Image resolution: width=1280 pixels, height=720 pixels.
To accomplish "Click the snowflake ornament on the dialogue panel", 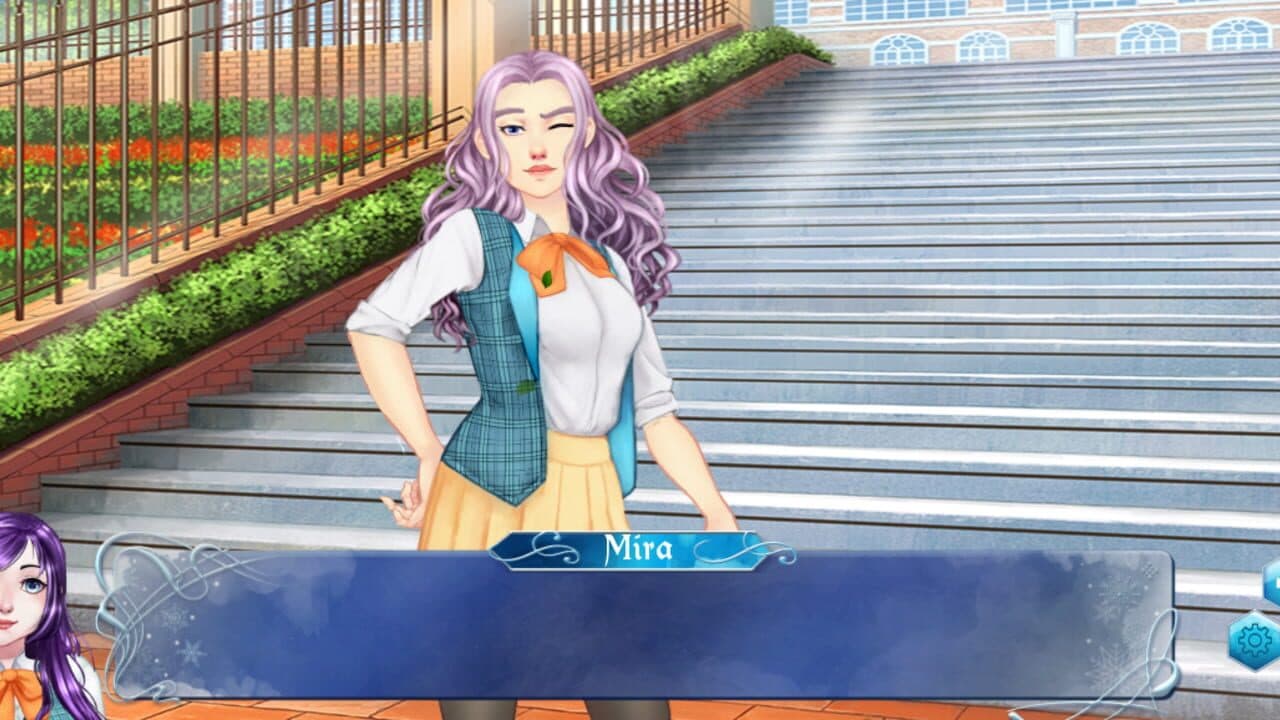I will coord(188,650).
